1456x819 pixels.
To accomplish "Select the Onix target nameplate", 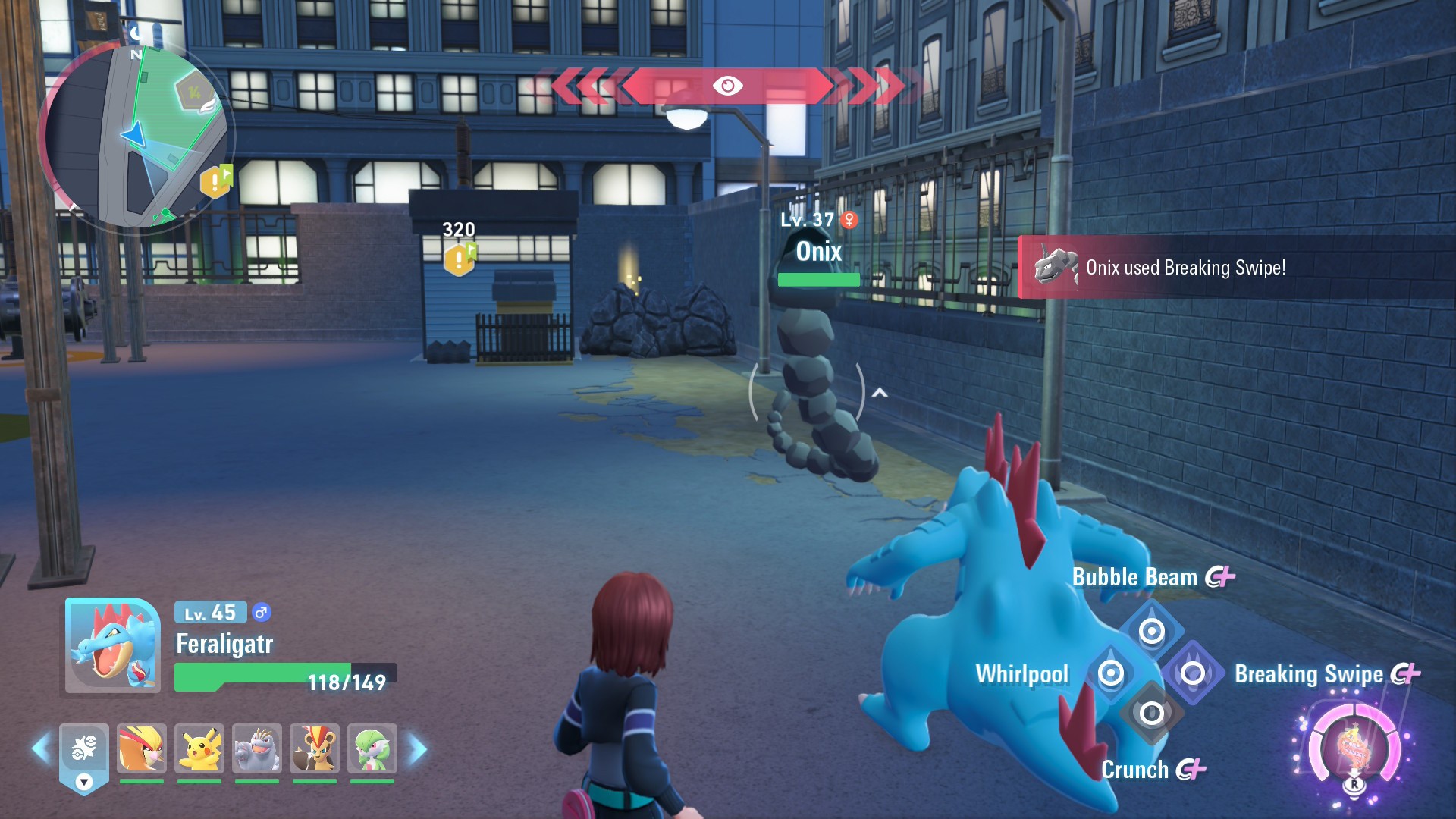I will tap(818, 252).
